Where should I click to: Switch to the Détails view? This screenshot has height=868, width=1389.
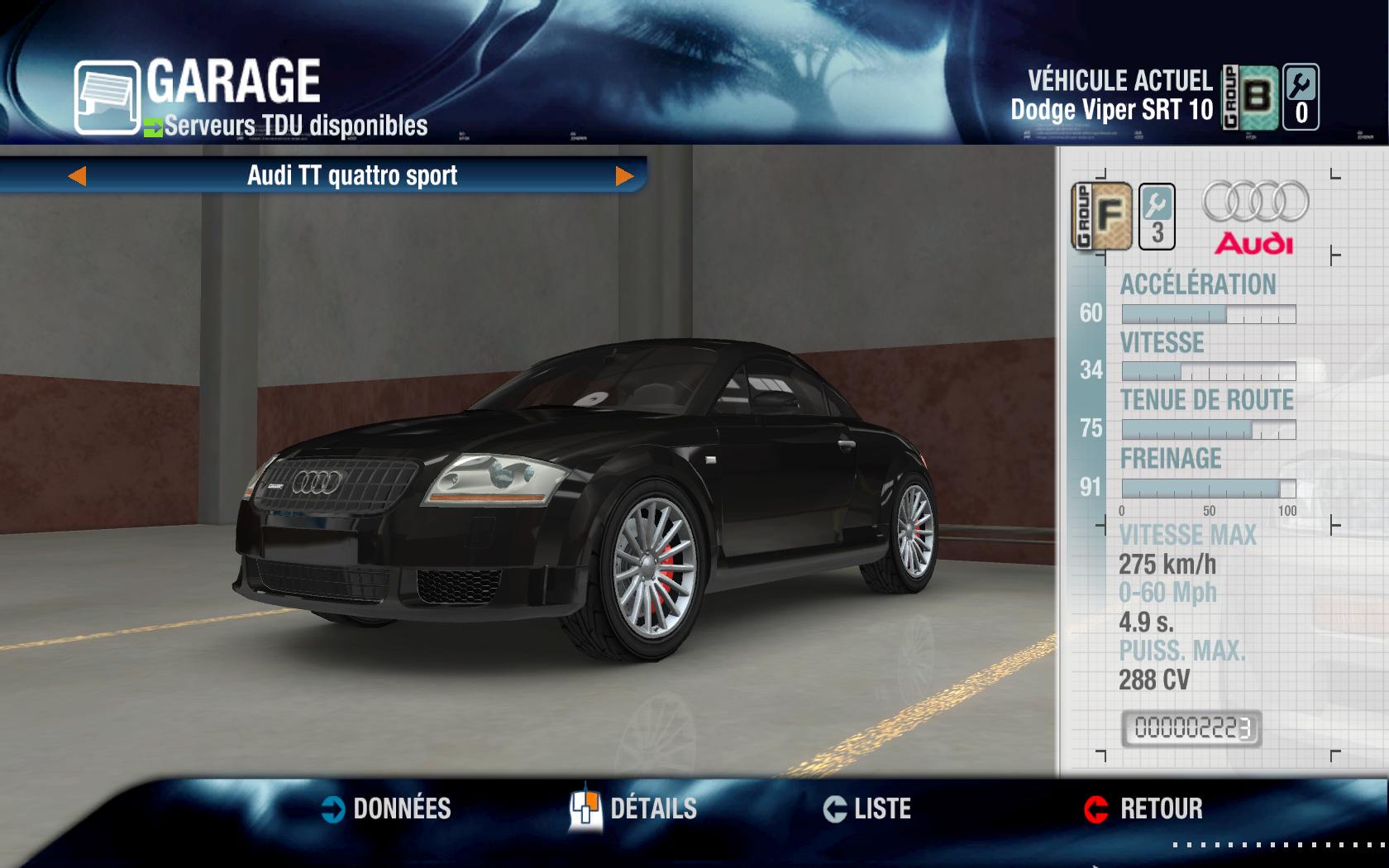(x=655, y=810)
